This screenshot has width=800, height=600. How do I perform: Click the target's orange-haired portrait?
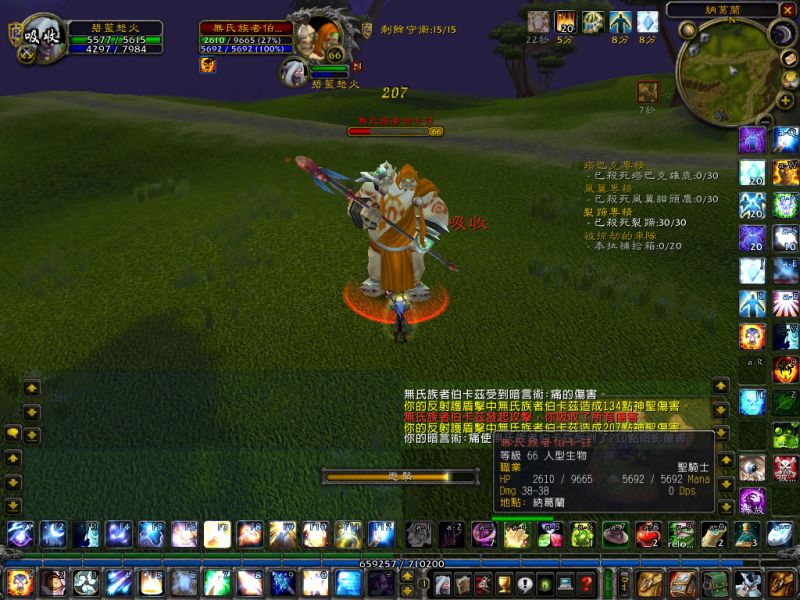coord(322,36)
